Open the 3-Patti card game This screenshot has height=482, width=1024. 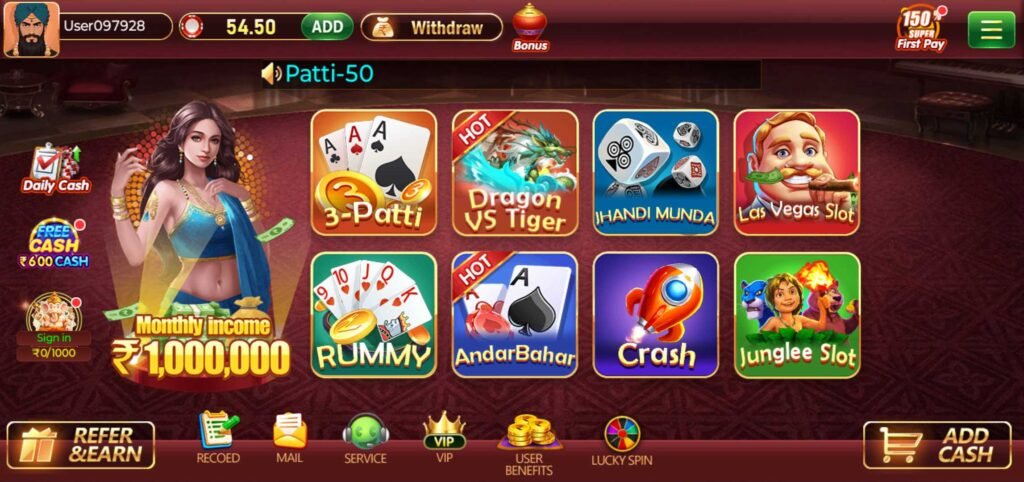click(374, 173)
